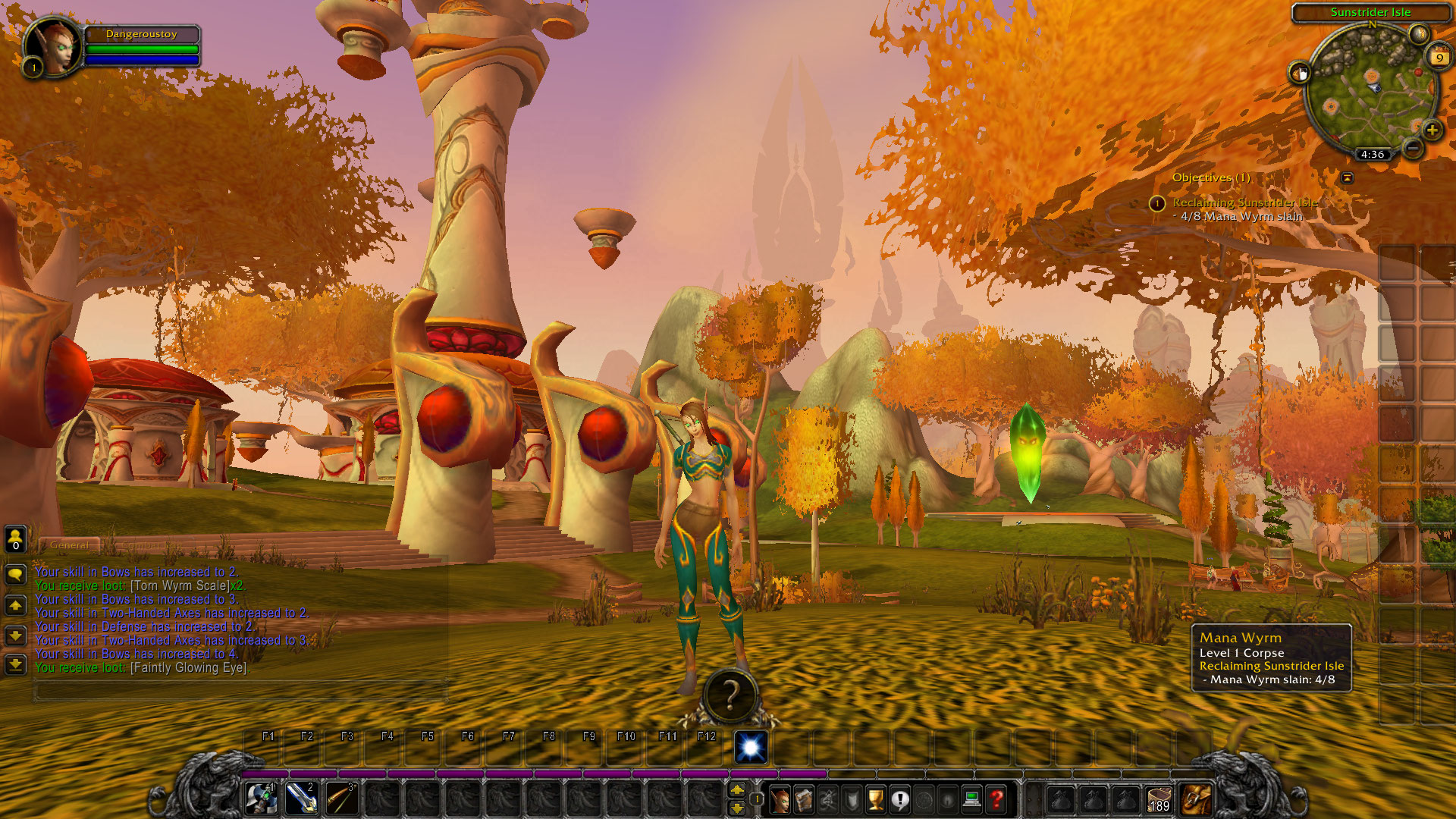
Task: Toggle the chat bubble language button
Action: point(14,574)
